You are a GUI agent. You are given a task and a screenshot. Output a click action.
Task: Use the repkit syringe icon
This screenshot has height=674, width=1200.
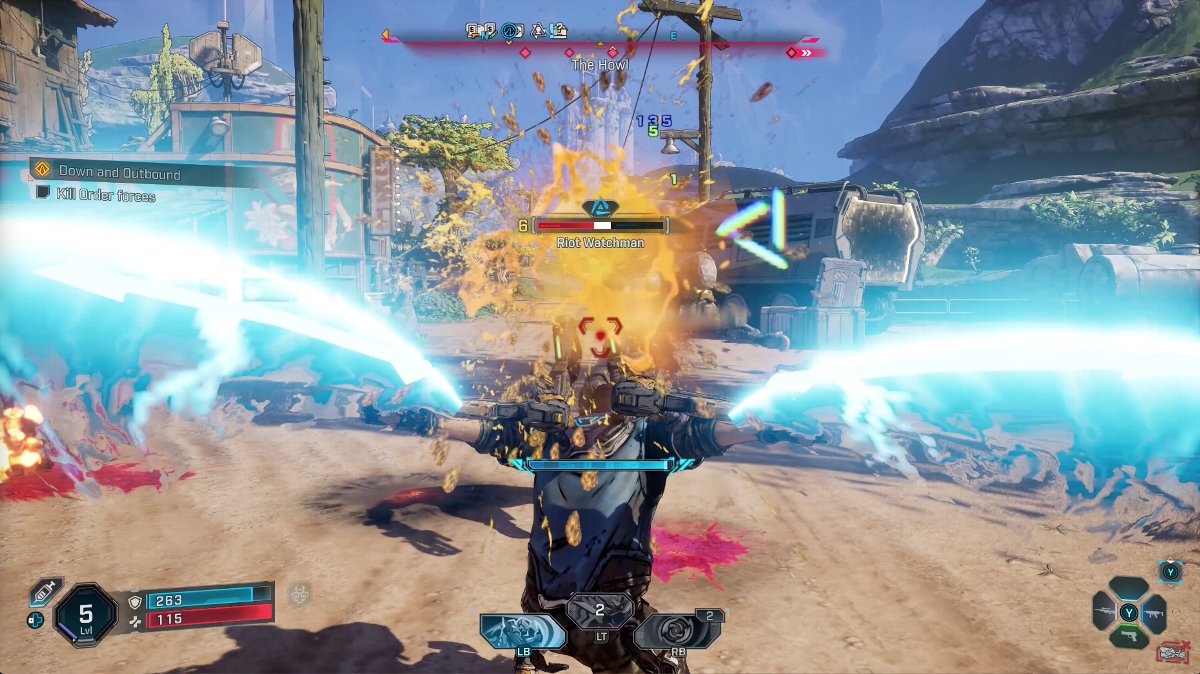pos(46,589)
